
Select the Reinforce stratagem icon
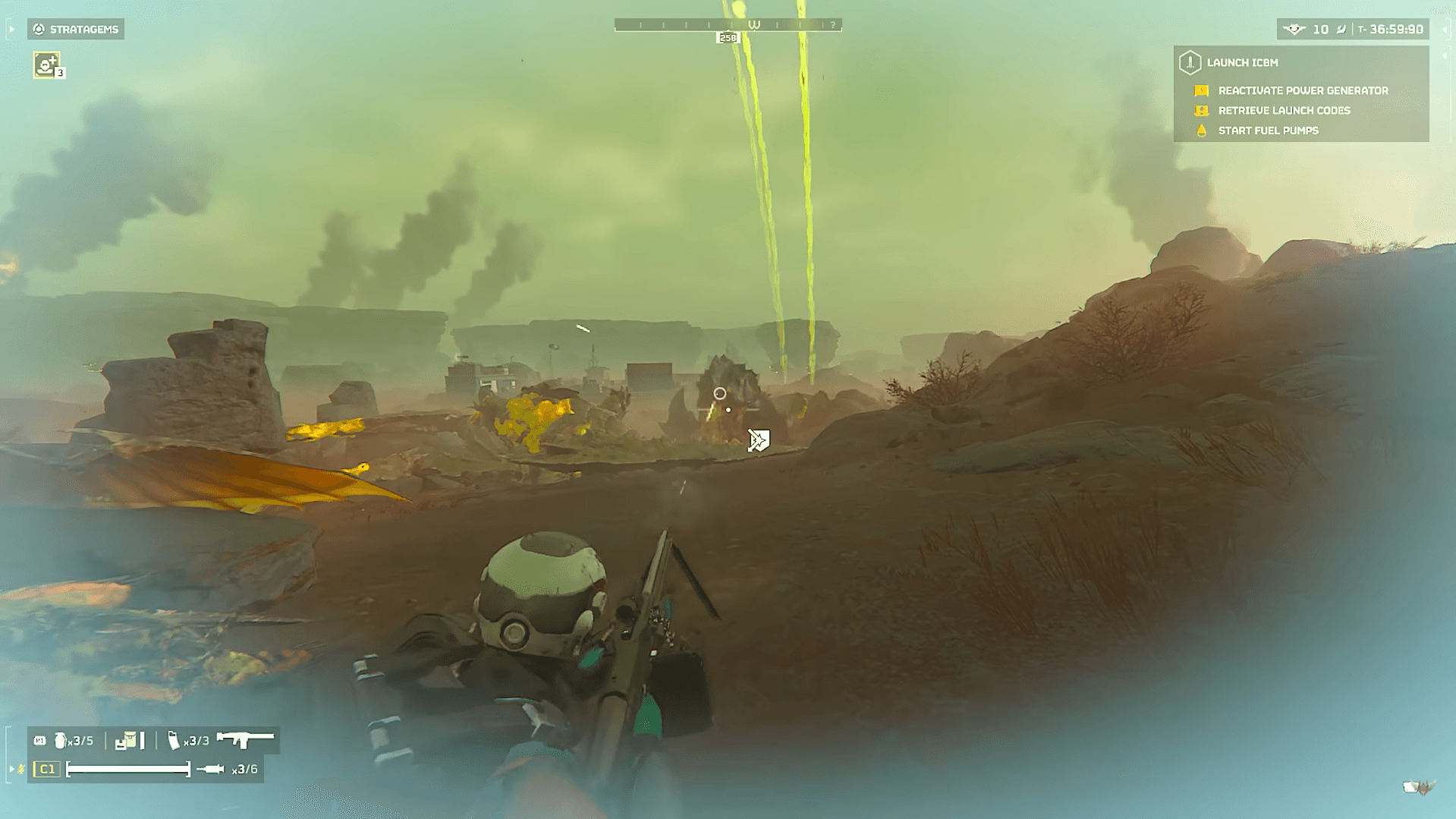click(47, 65)
